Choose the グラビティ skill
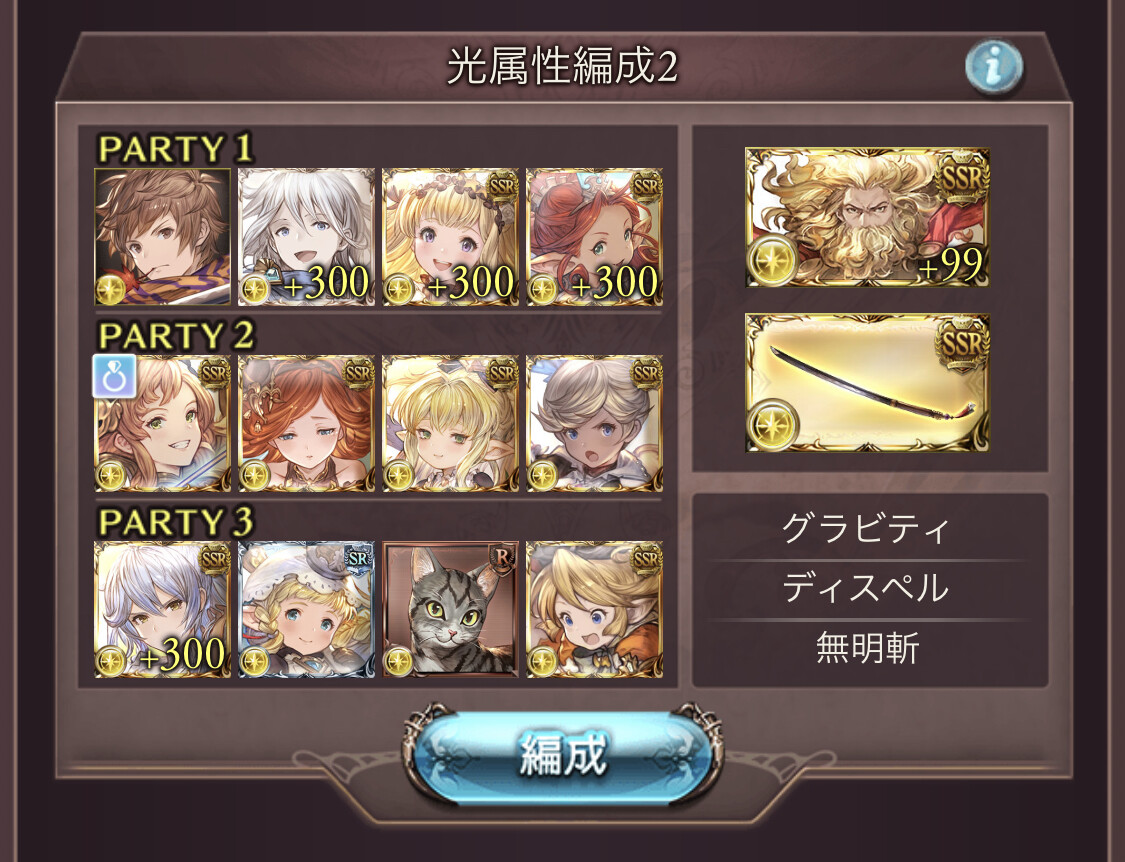Image resolution: width=1125 pixels, height=862 pixels. tap(866, 529)
